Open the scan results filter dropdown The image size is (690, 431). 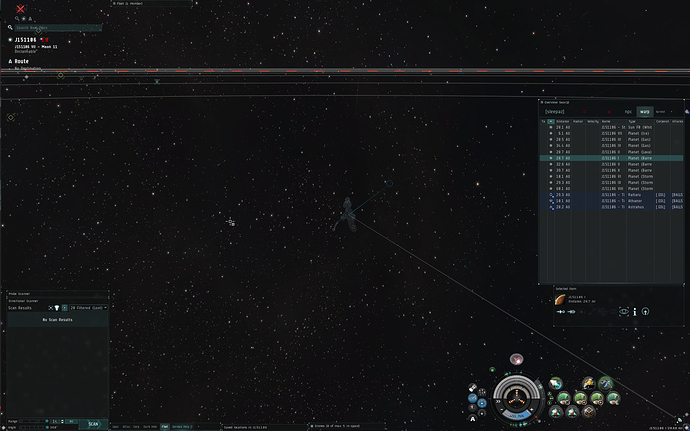(x=87, y=307)
